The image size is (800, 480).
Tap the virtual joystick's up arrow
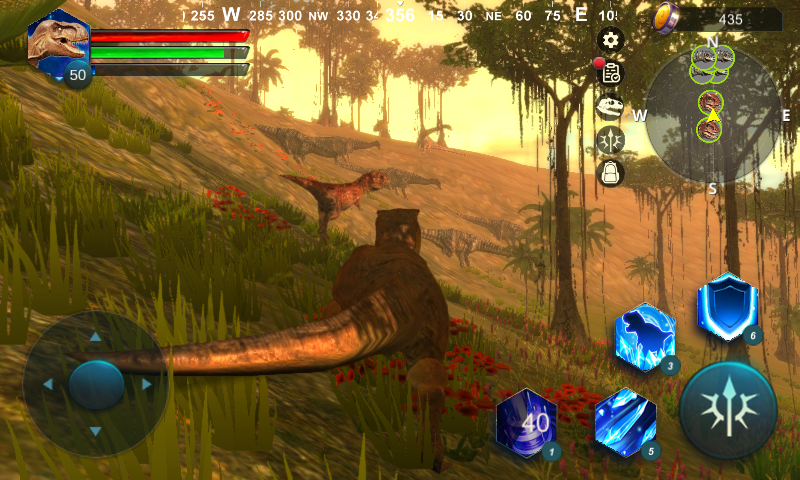pyautogui.click(x=95, y=337)
